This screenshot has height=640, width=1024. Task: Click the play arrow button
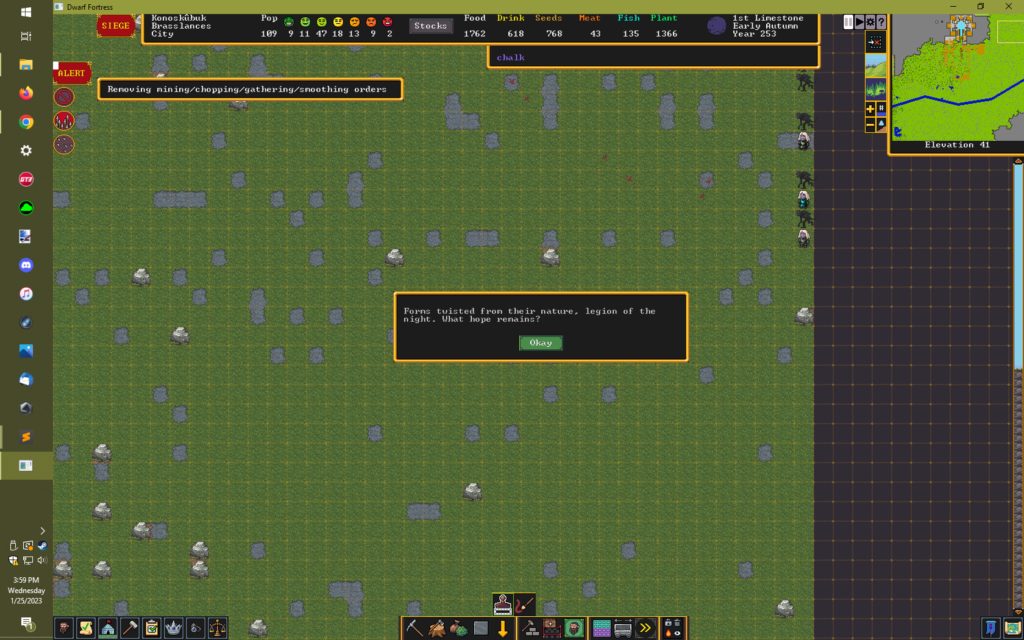pos(859,21)
